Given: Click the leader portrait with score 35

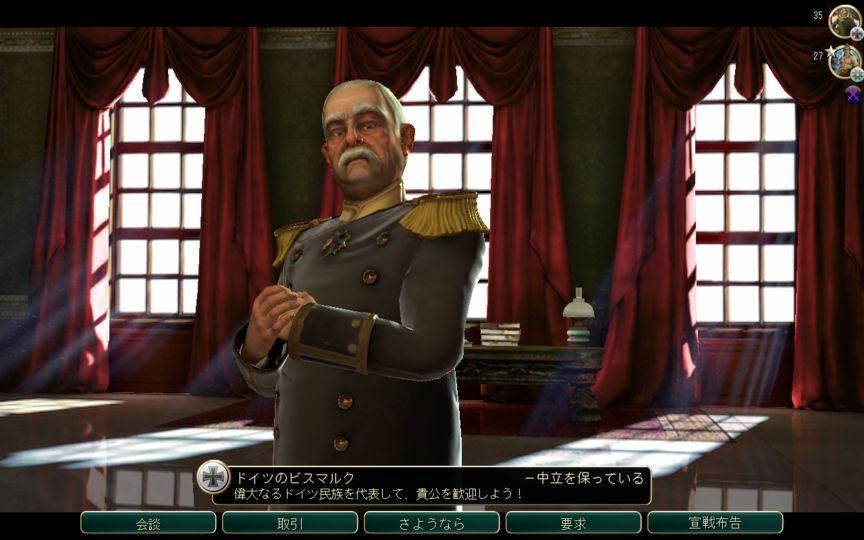Looking at the screenshot, I should [844, 20].
